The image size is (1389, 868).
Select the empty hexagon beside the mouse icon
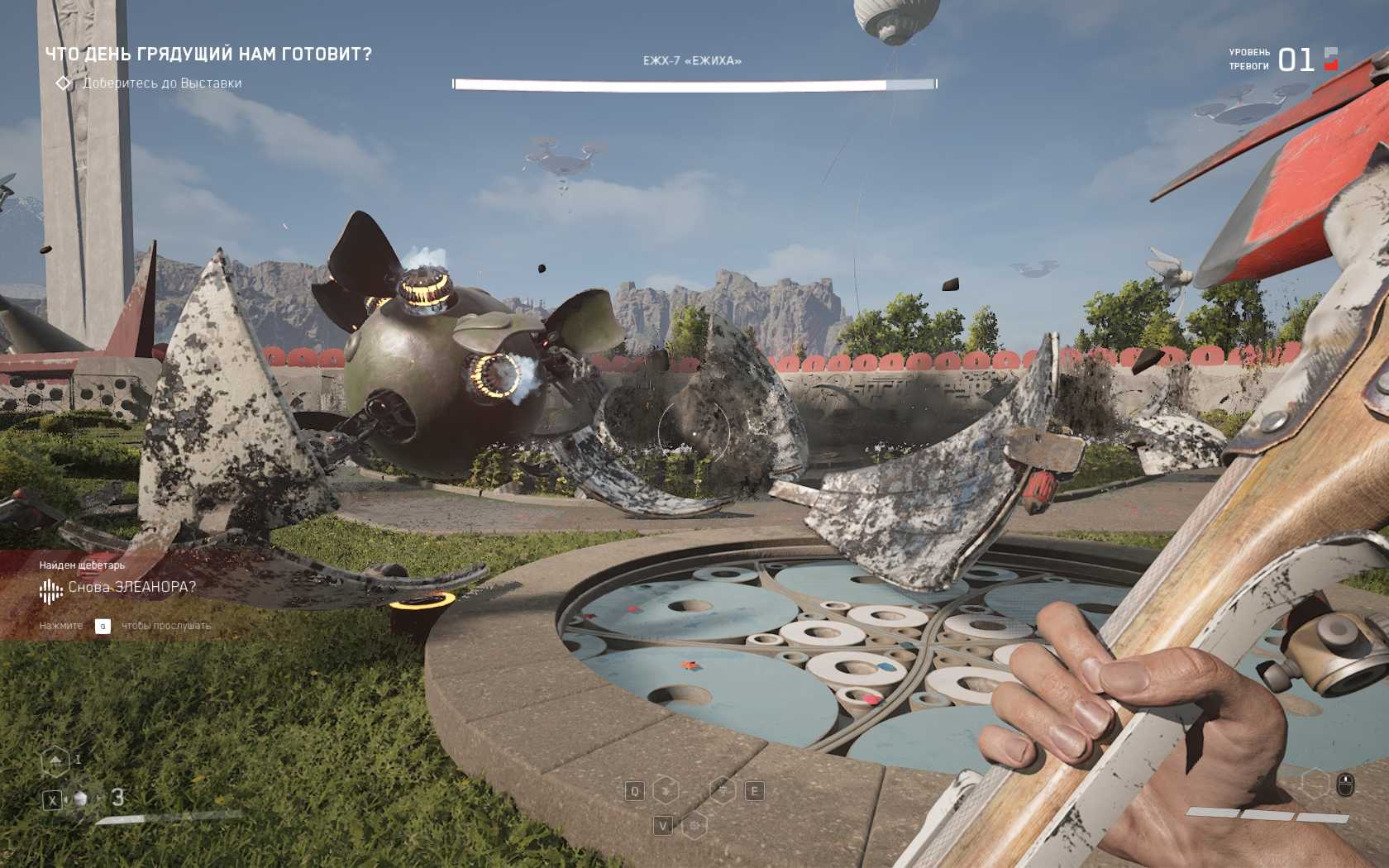click(x=1315, y=783)
